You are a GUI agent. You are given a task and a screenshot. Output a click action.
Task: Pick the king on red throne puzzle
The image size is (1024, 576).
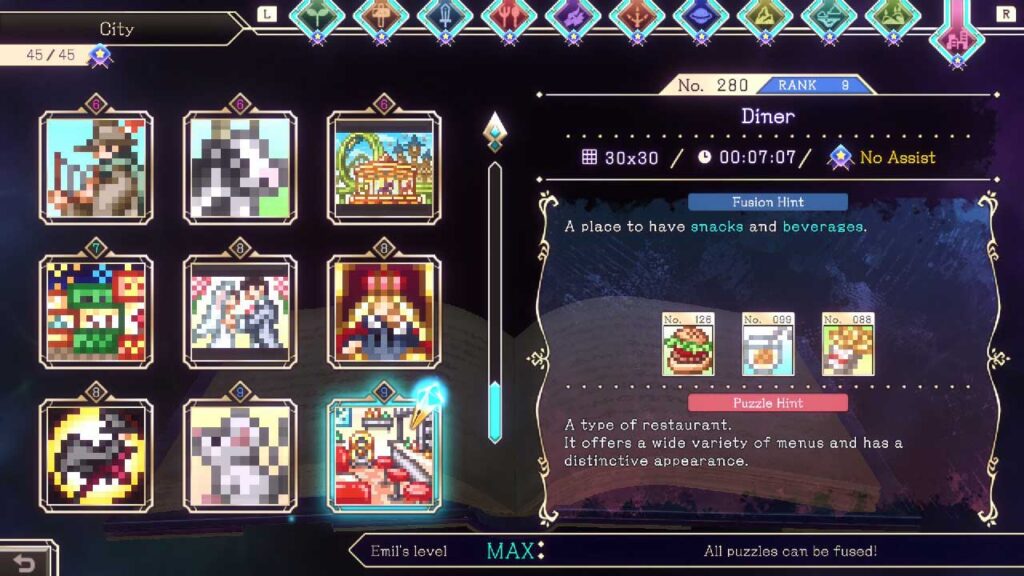(x=384, y=311)
